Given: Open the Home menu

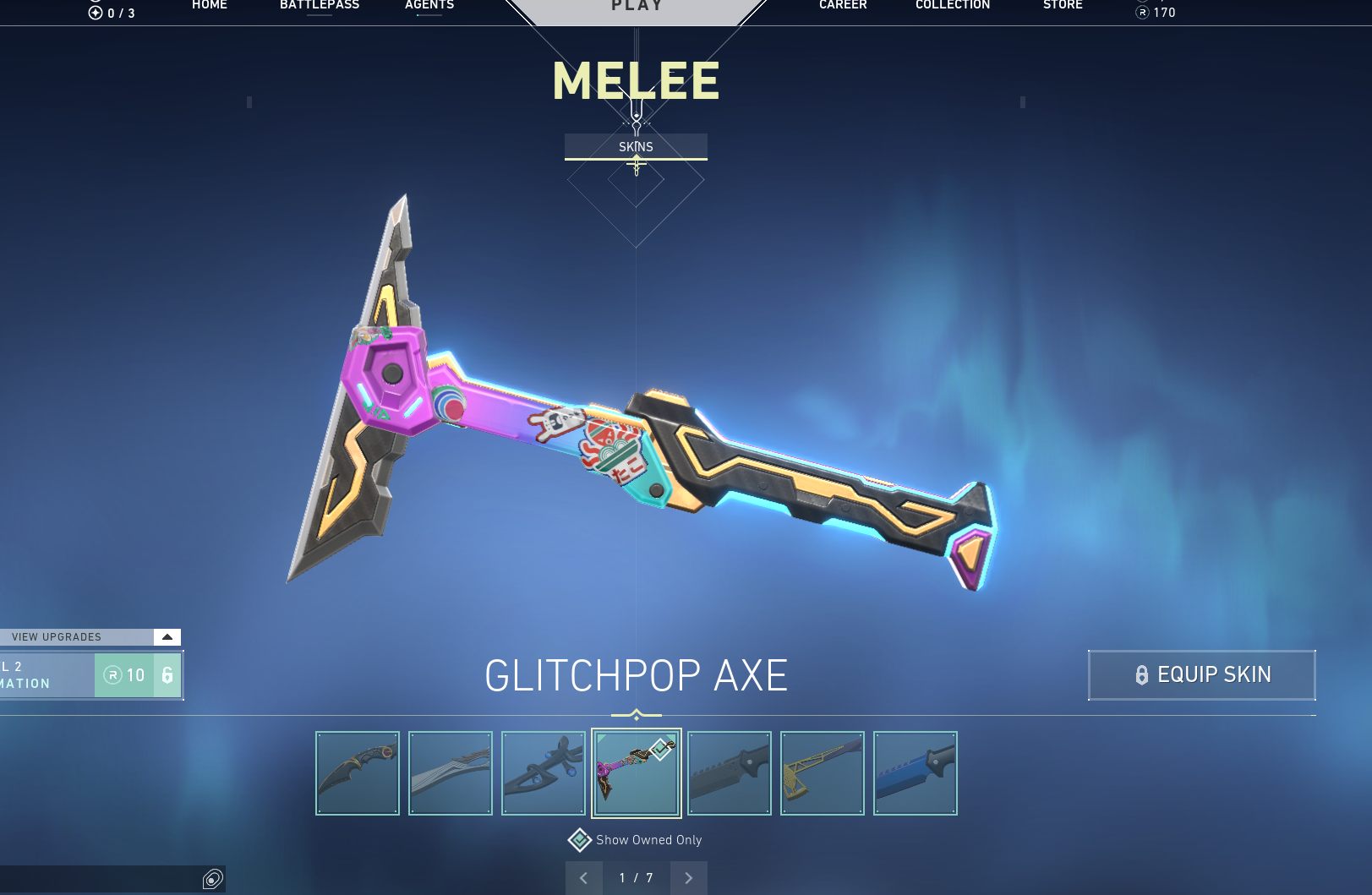Looking at the screenshot, I should (x=210, y=5).
